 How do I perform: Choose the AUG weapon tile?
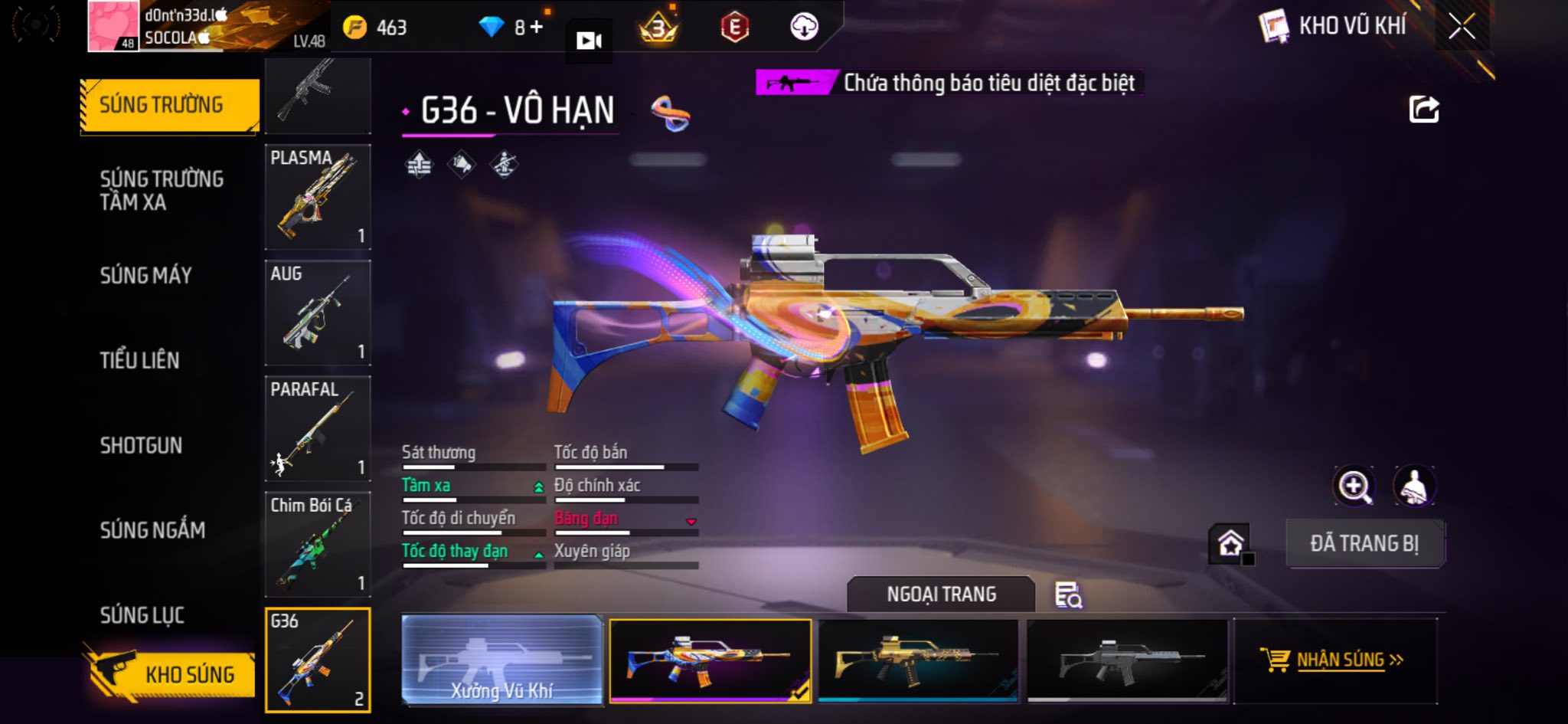pyautogui.click(x=318, y=313)
